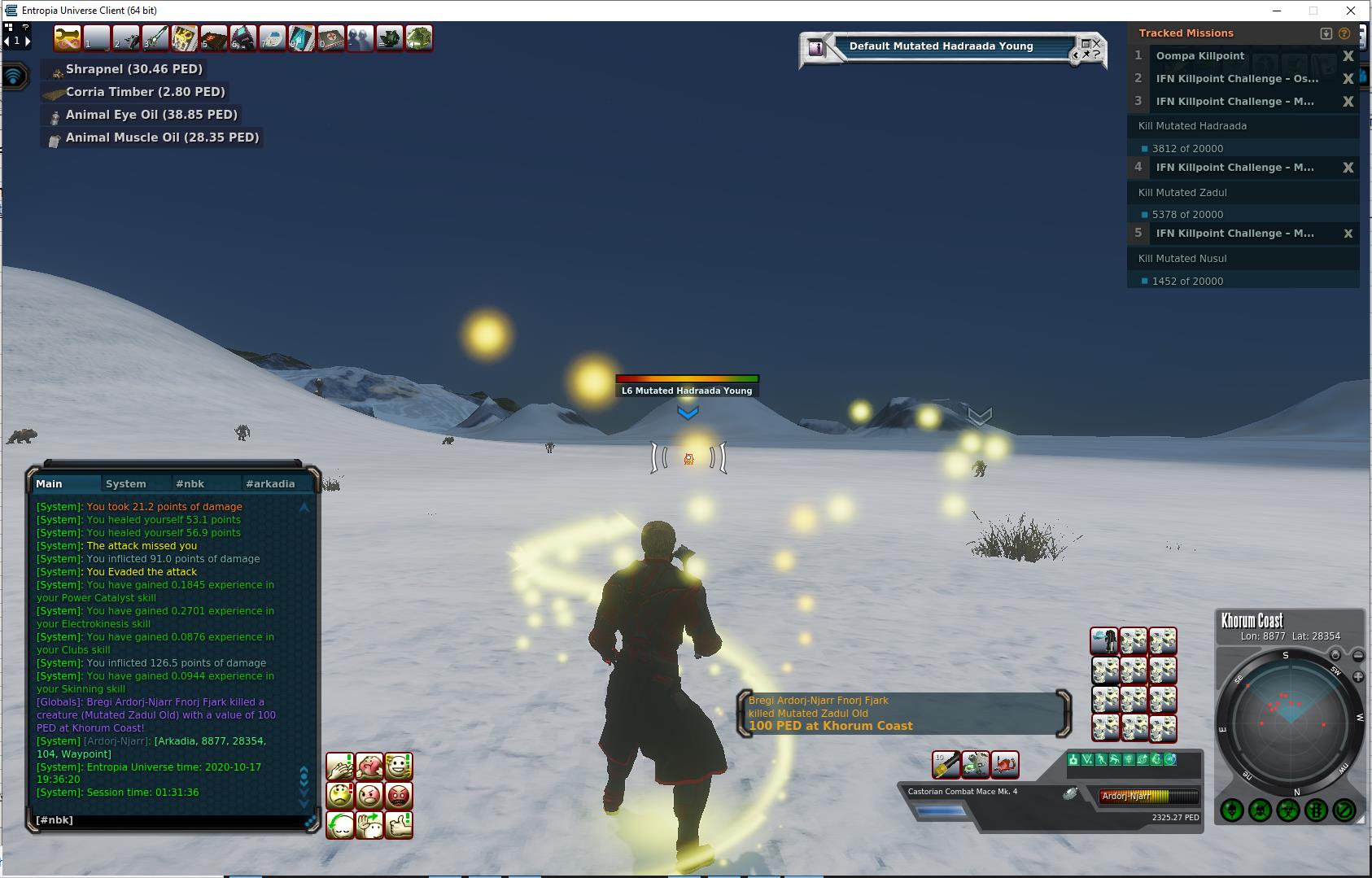The image size is (1372, 878).
Task: Use the angry red face emote
Action: [x=398, y=795]
